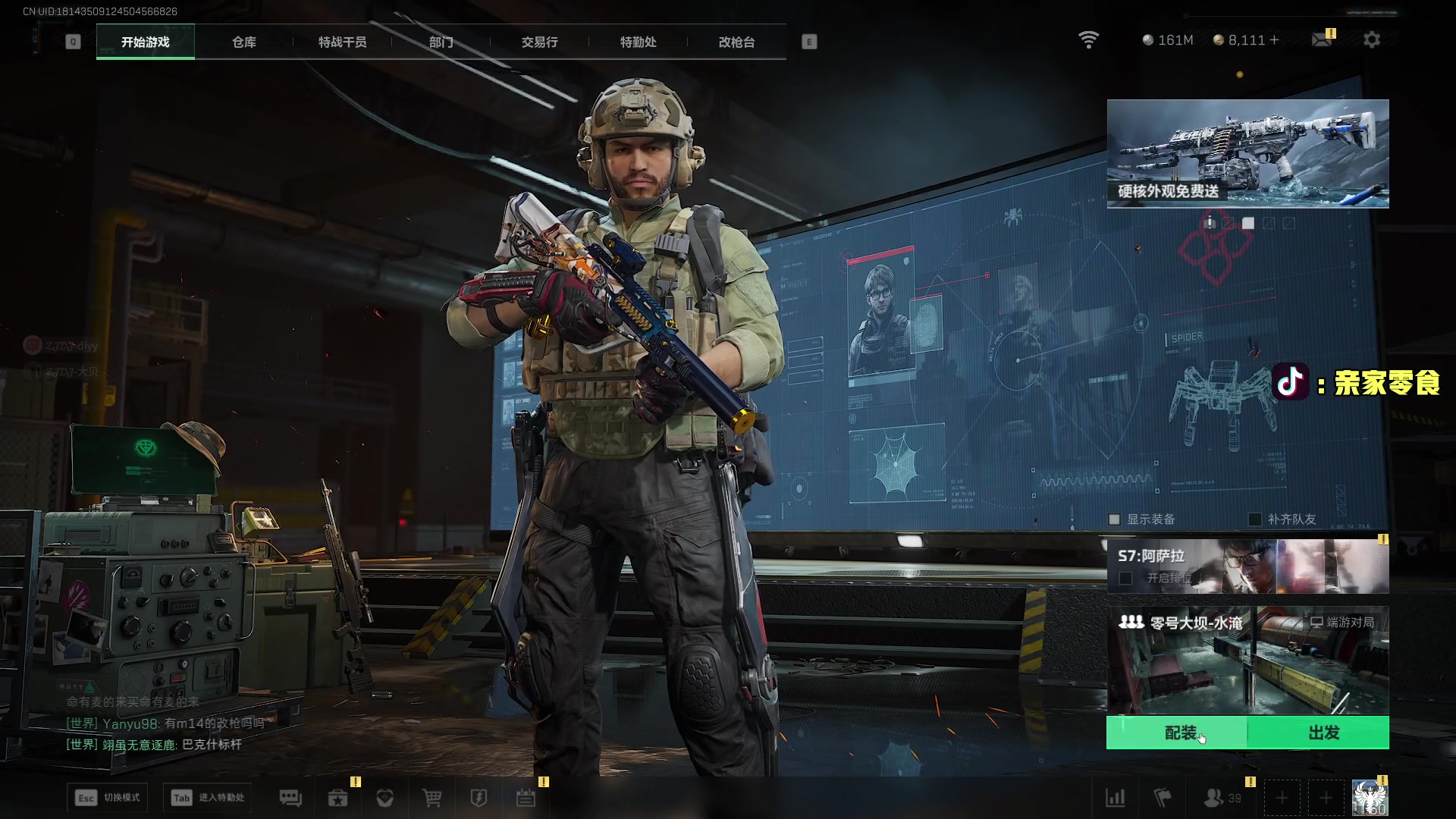Image resolution: width=1456 pixels, height=819 pixels.
Task: Click the 硬核外观免费送 promo banner
Action: pyautogui.click(x=1247, y=153)
